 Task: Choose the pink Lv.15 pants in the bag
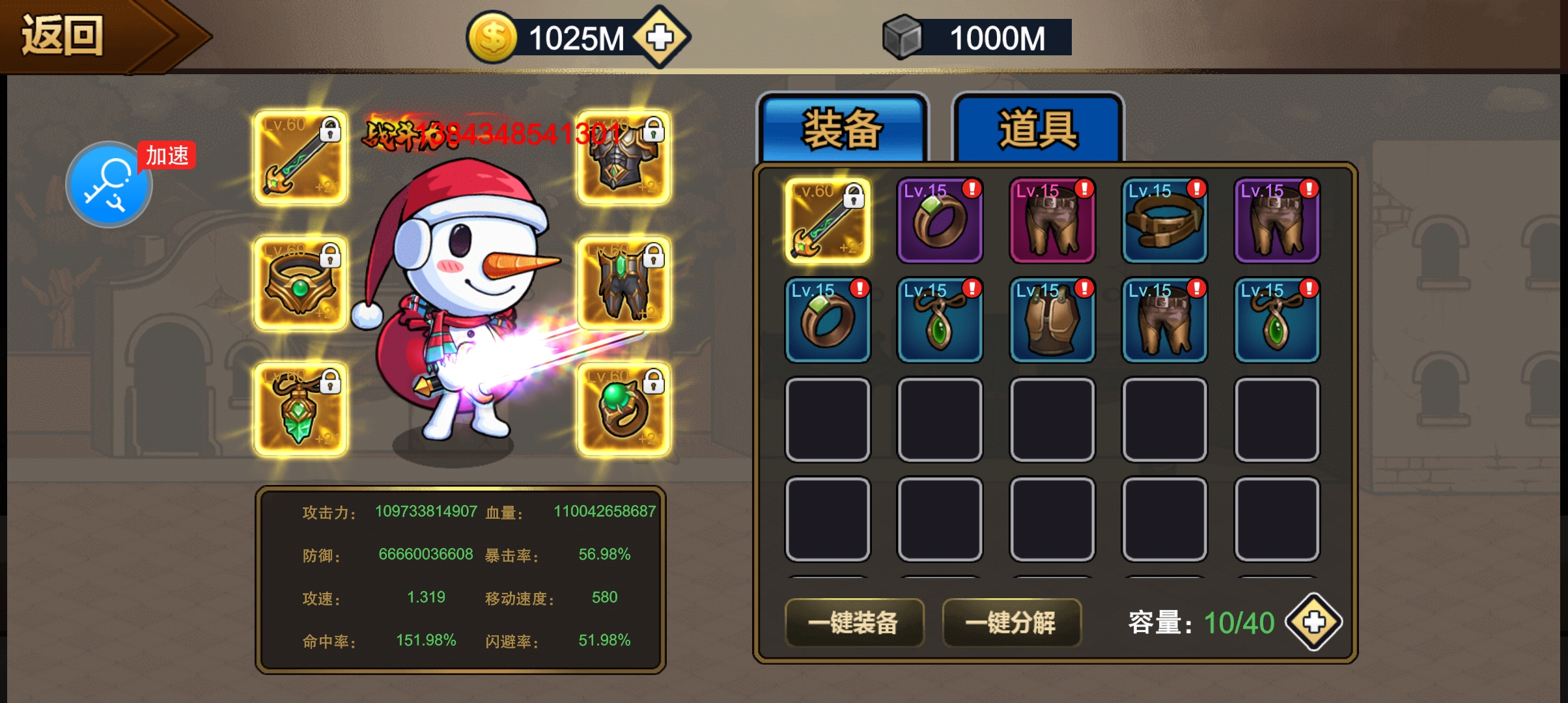click(1052, 221)
